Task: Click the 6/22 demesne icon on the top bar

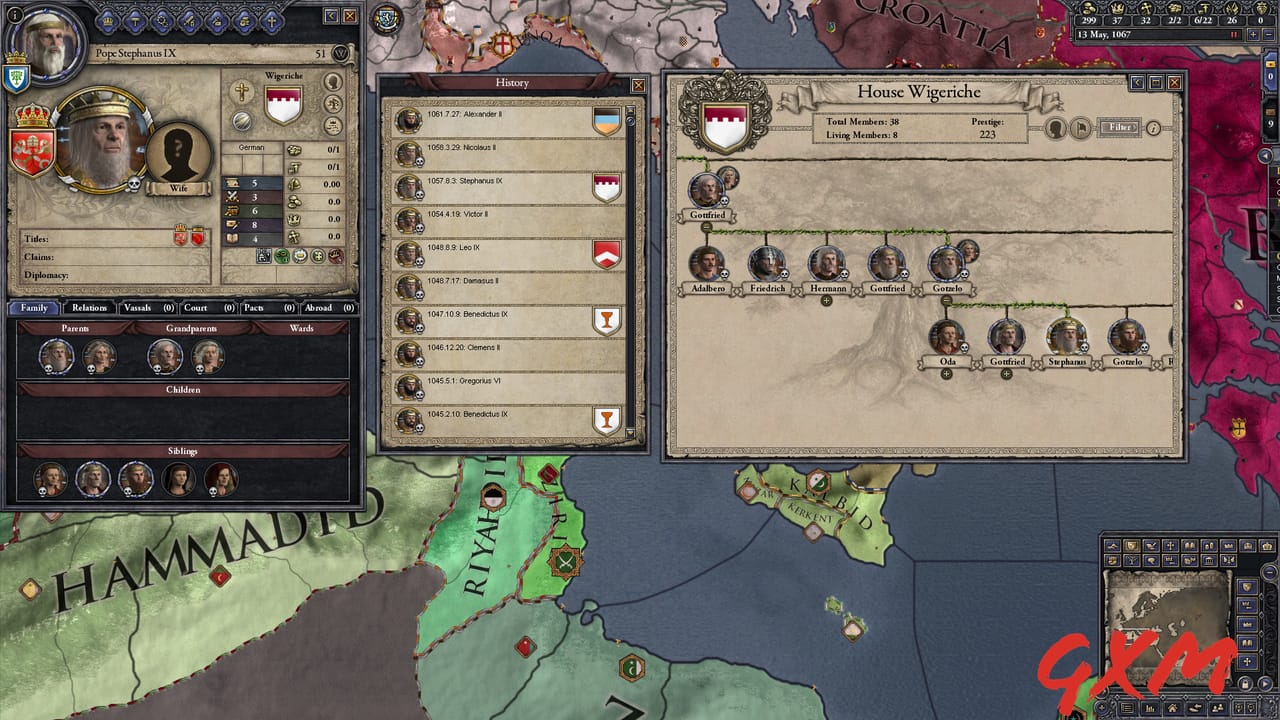Action: pos(1203,9)
